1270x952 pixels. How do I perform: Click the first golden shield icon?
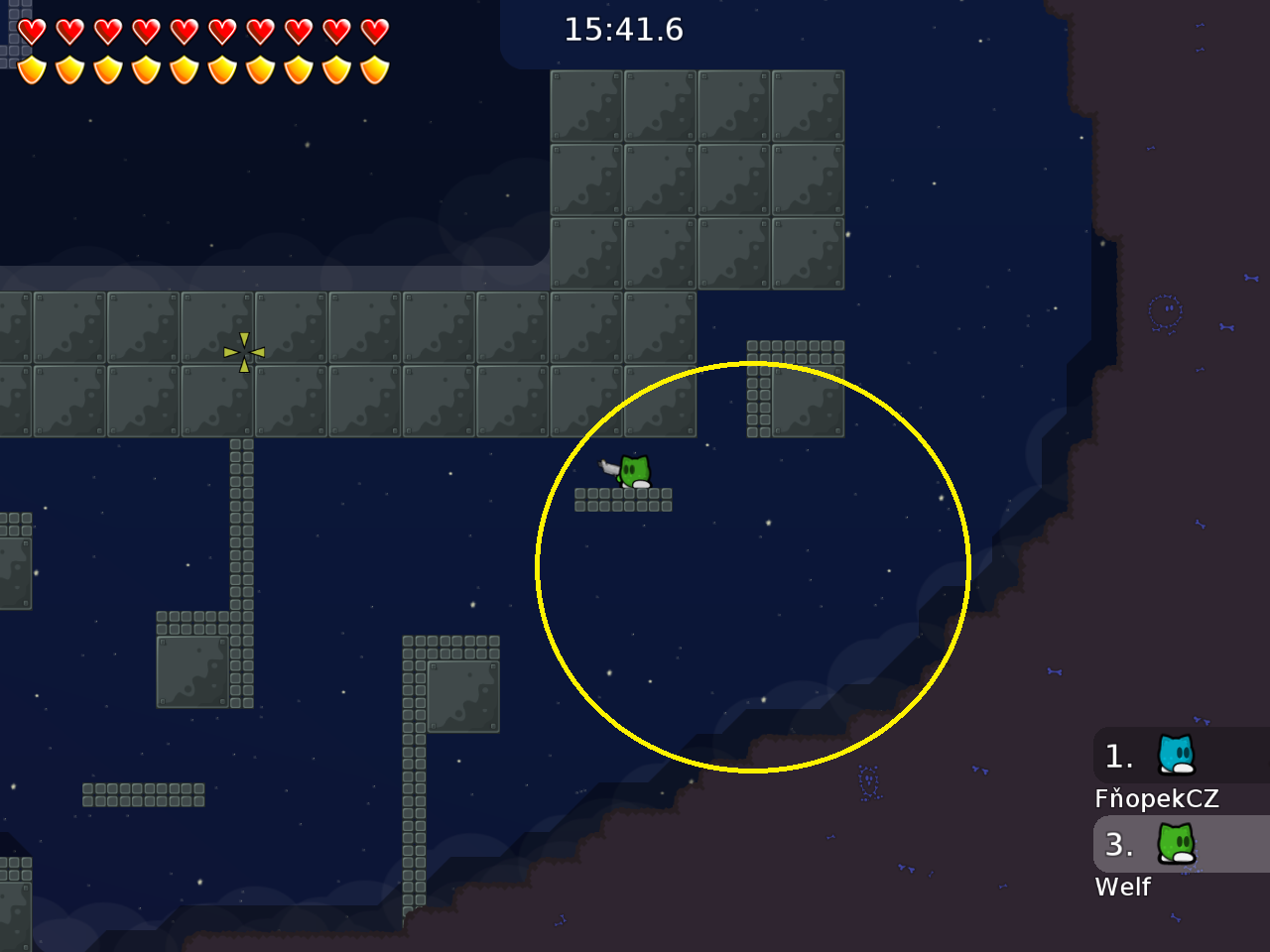point(30,70)
